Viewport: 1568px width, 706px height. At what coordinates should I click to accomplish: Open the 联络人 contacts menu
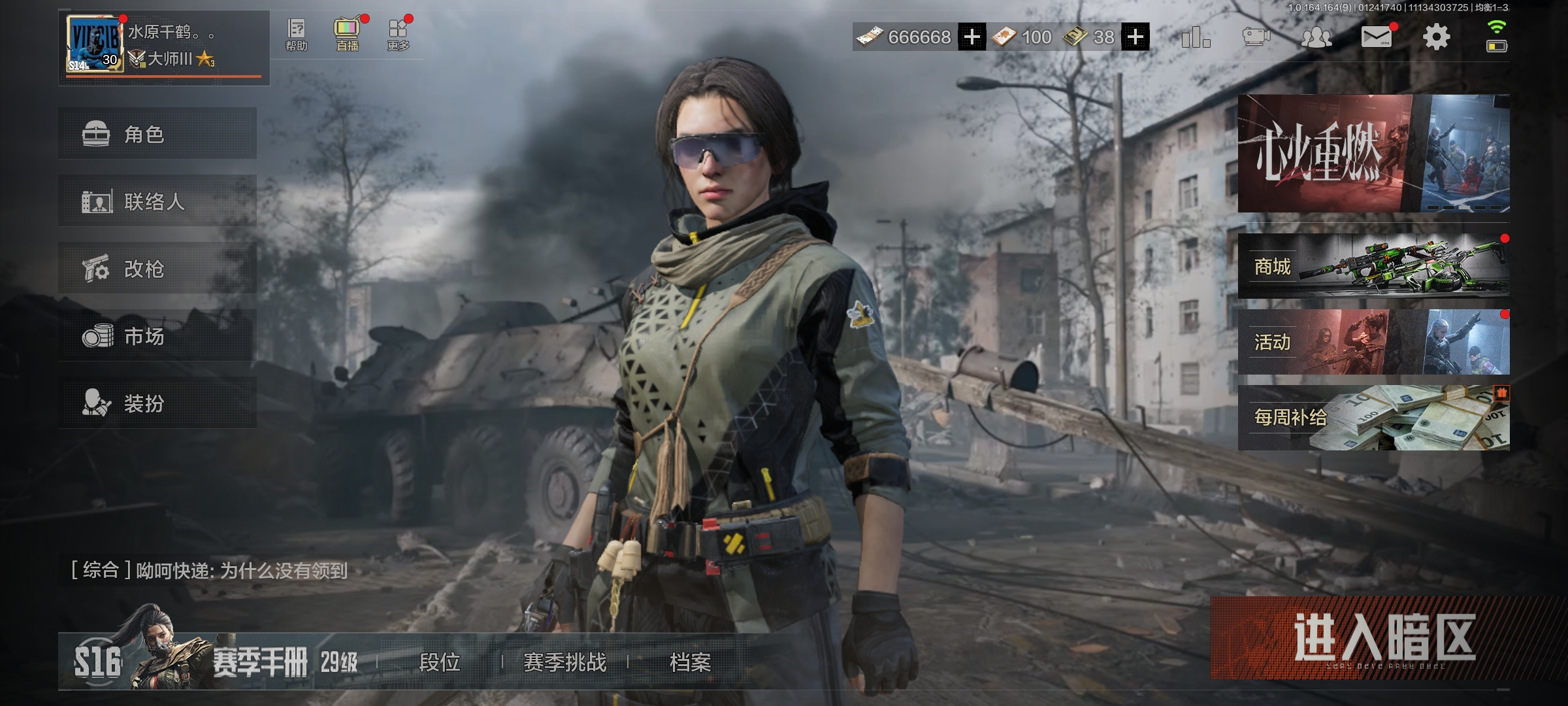[157, 201]
